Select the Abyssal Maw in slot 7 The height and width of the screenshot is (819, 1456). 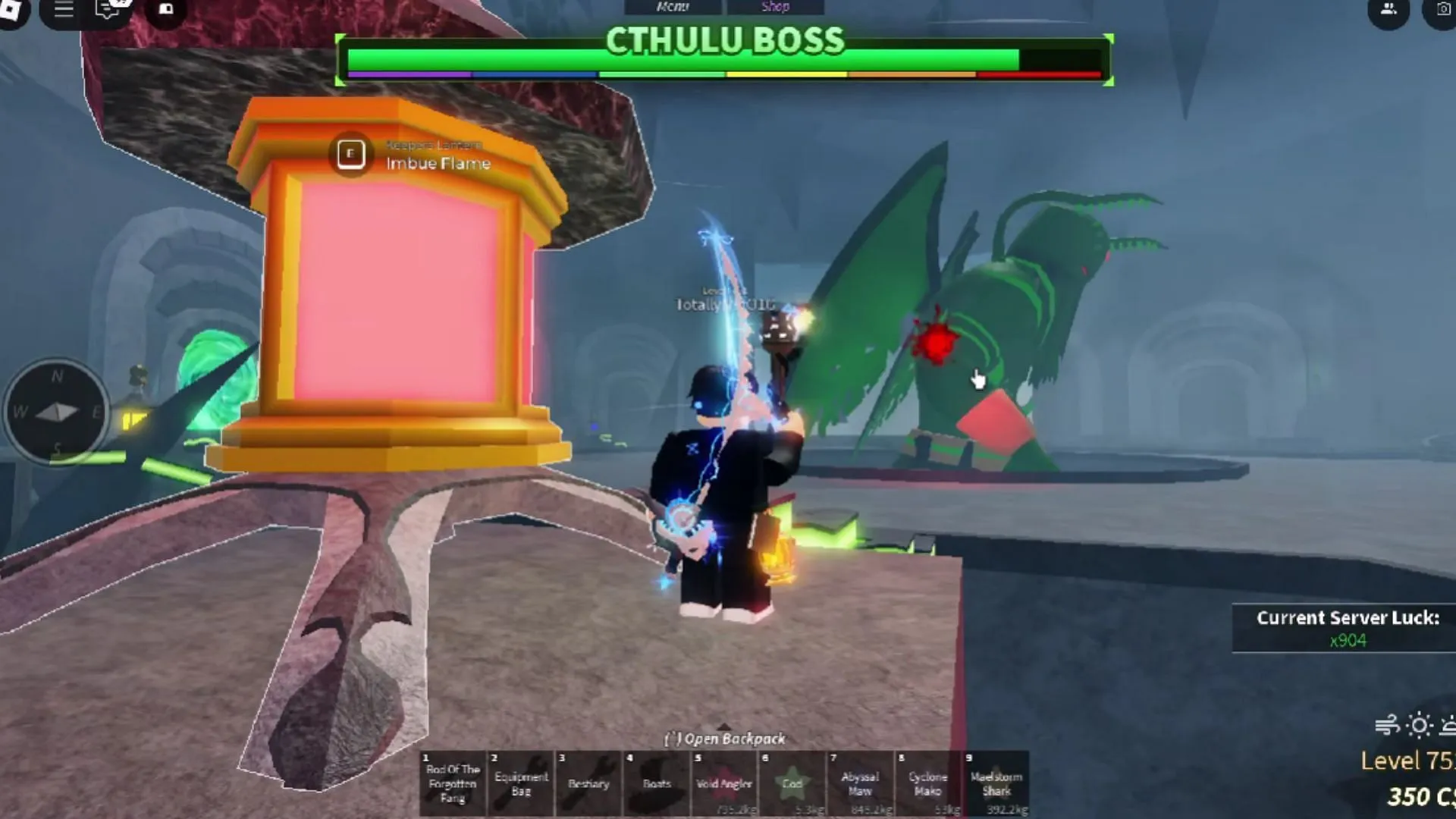tap(860, 781)
